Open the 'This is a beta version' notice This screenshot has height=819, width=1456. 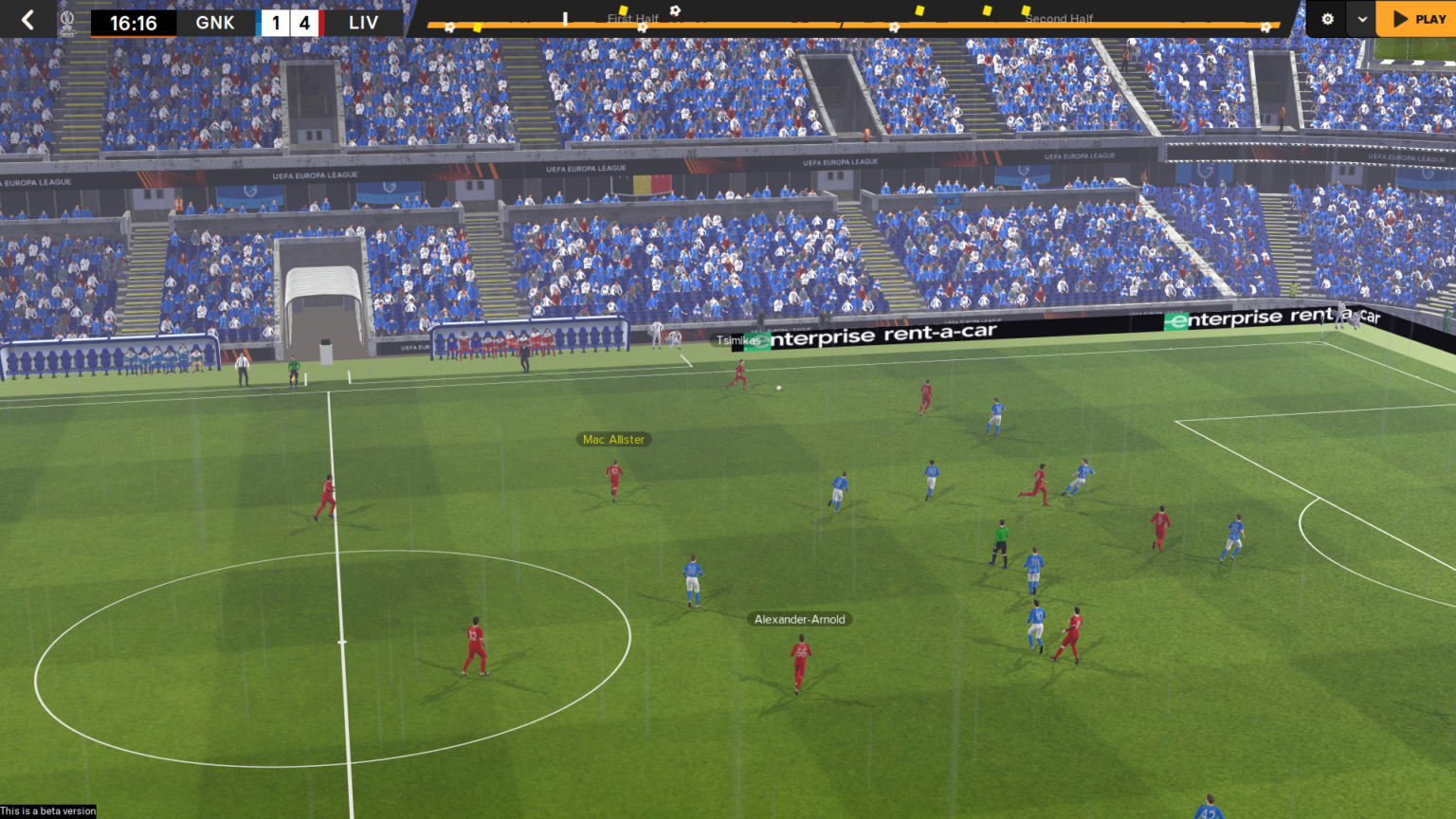coord(48,810)
